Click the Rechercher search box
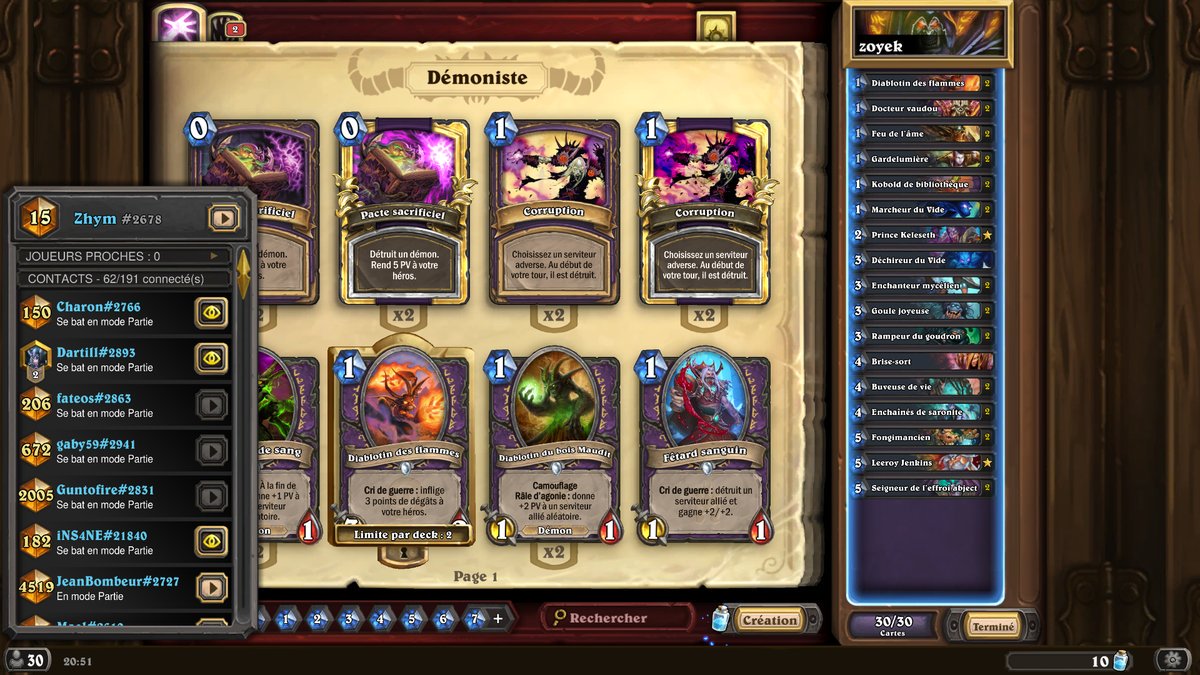This screenshot has height=675, width=1200. 618,618
